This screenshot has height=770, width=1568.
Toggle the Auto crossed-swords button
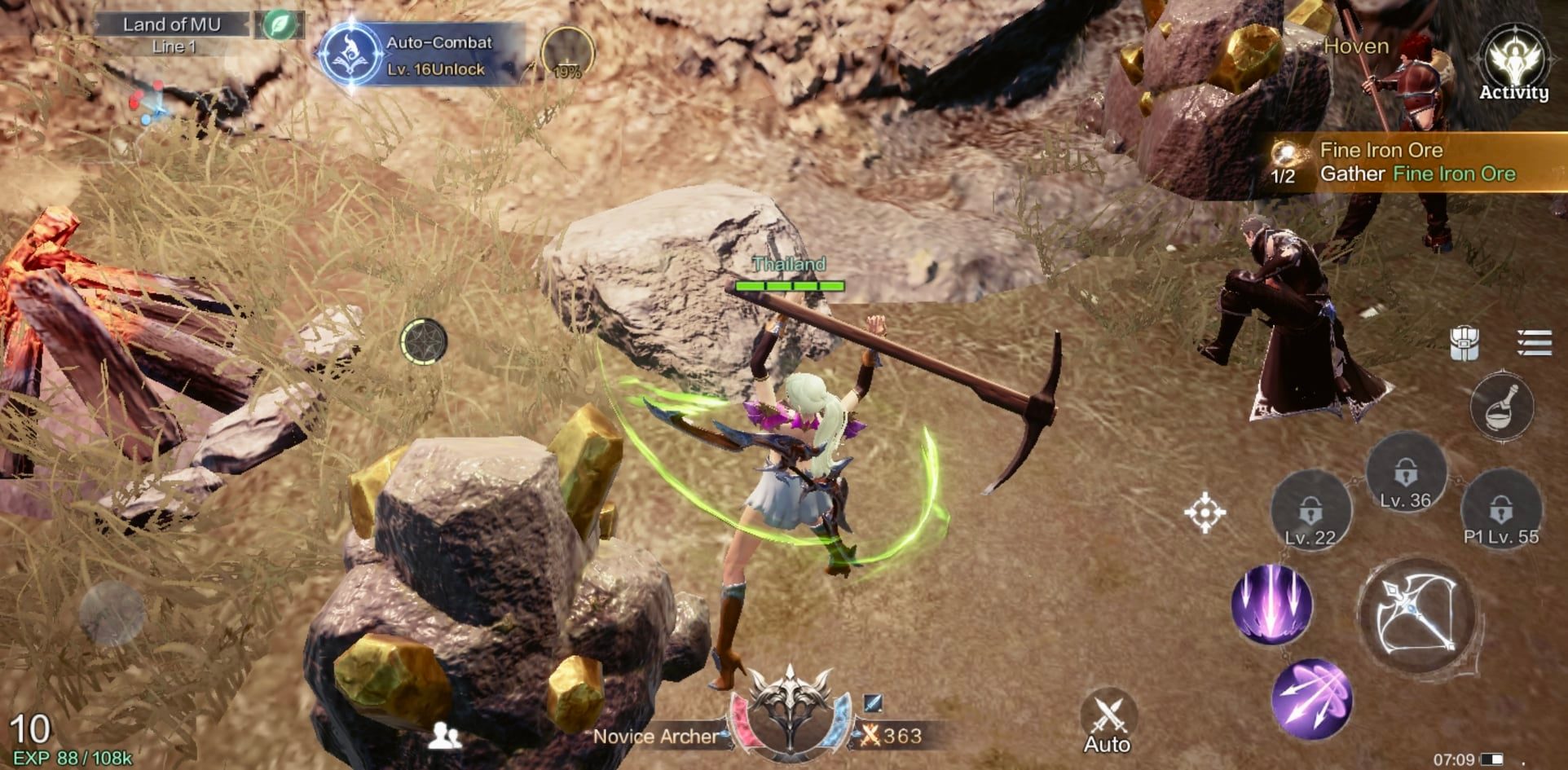[x=1107, y=722]
